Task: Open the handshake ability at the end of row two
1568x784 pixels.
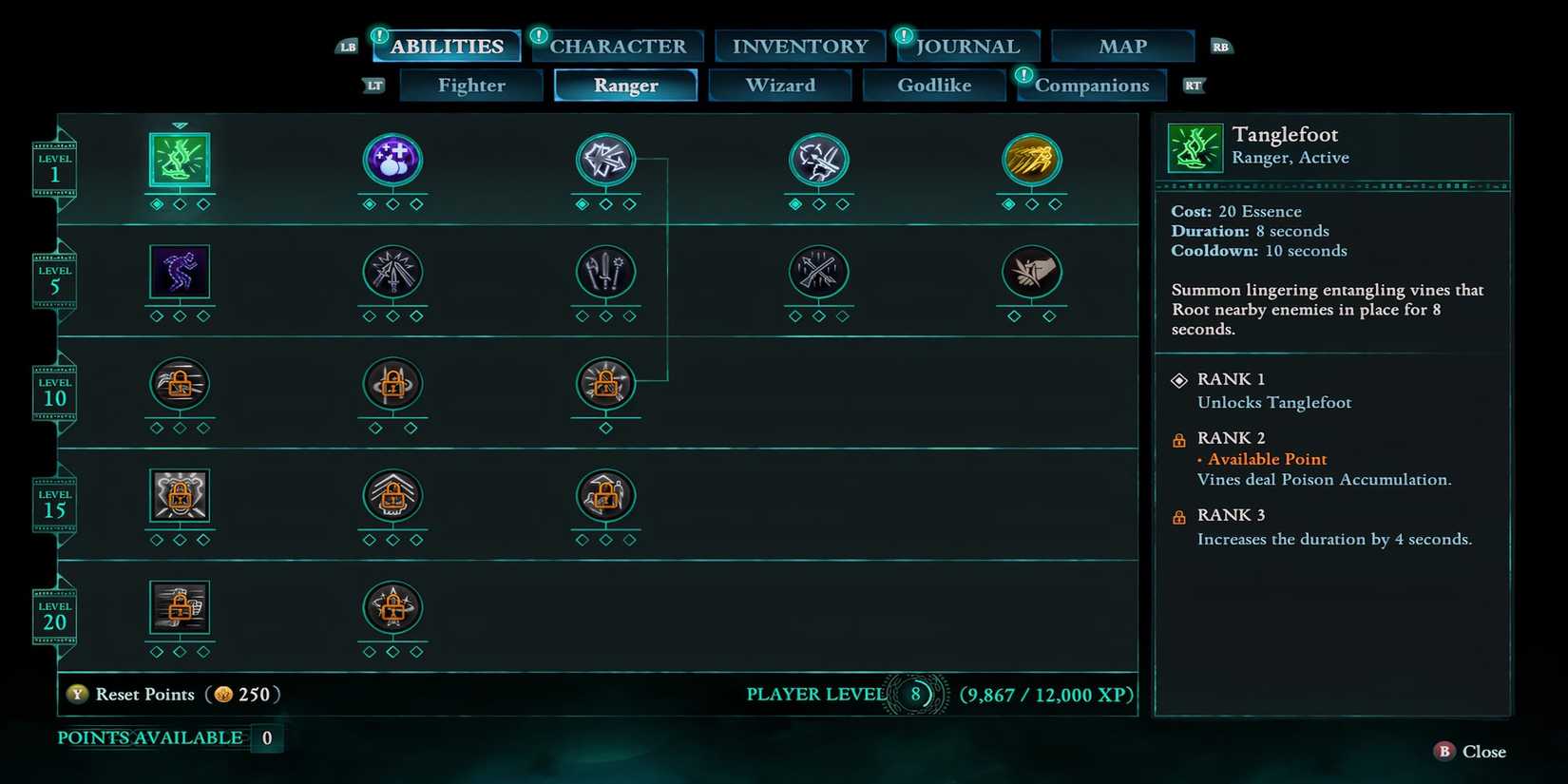Action: (1032, 274)
